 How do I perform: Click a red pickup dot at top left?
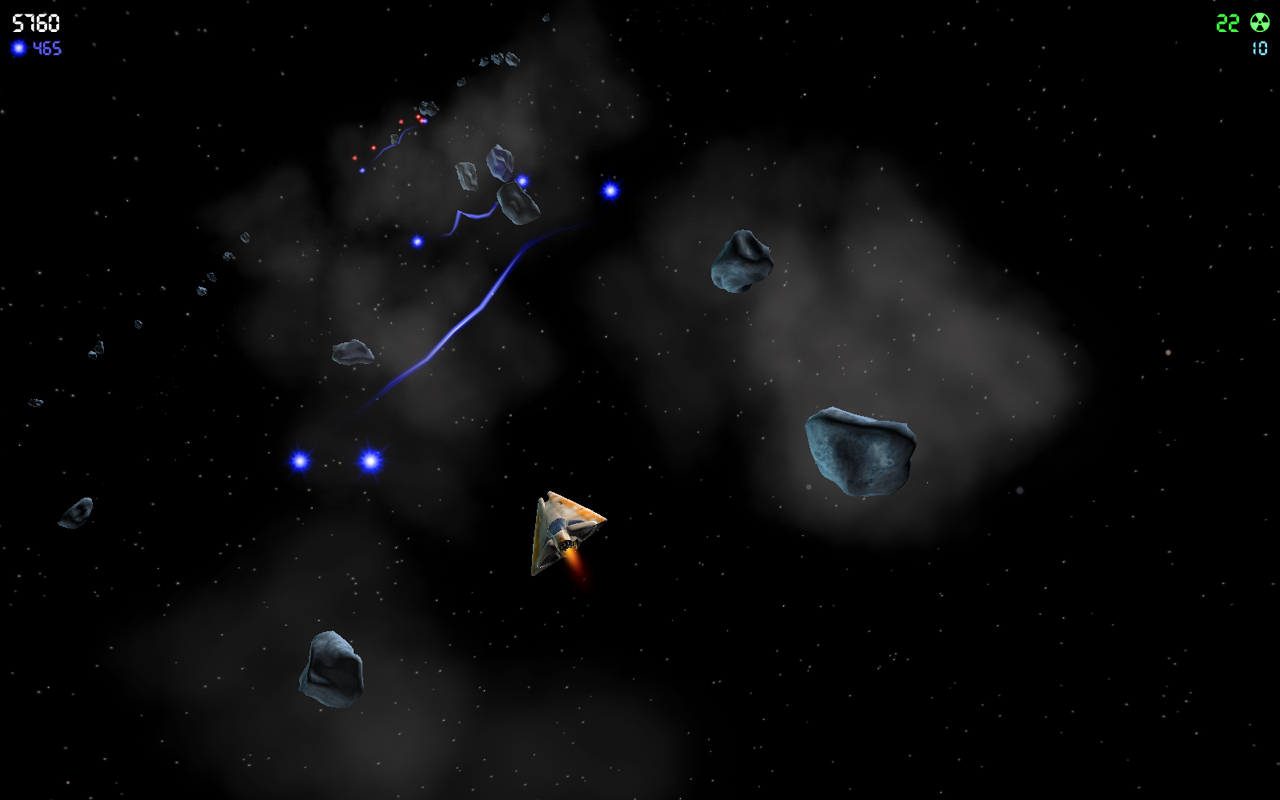(x=401, y=122)
